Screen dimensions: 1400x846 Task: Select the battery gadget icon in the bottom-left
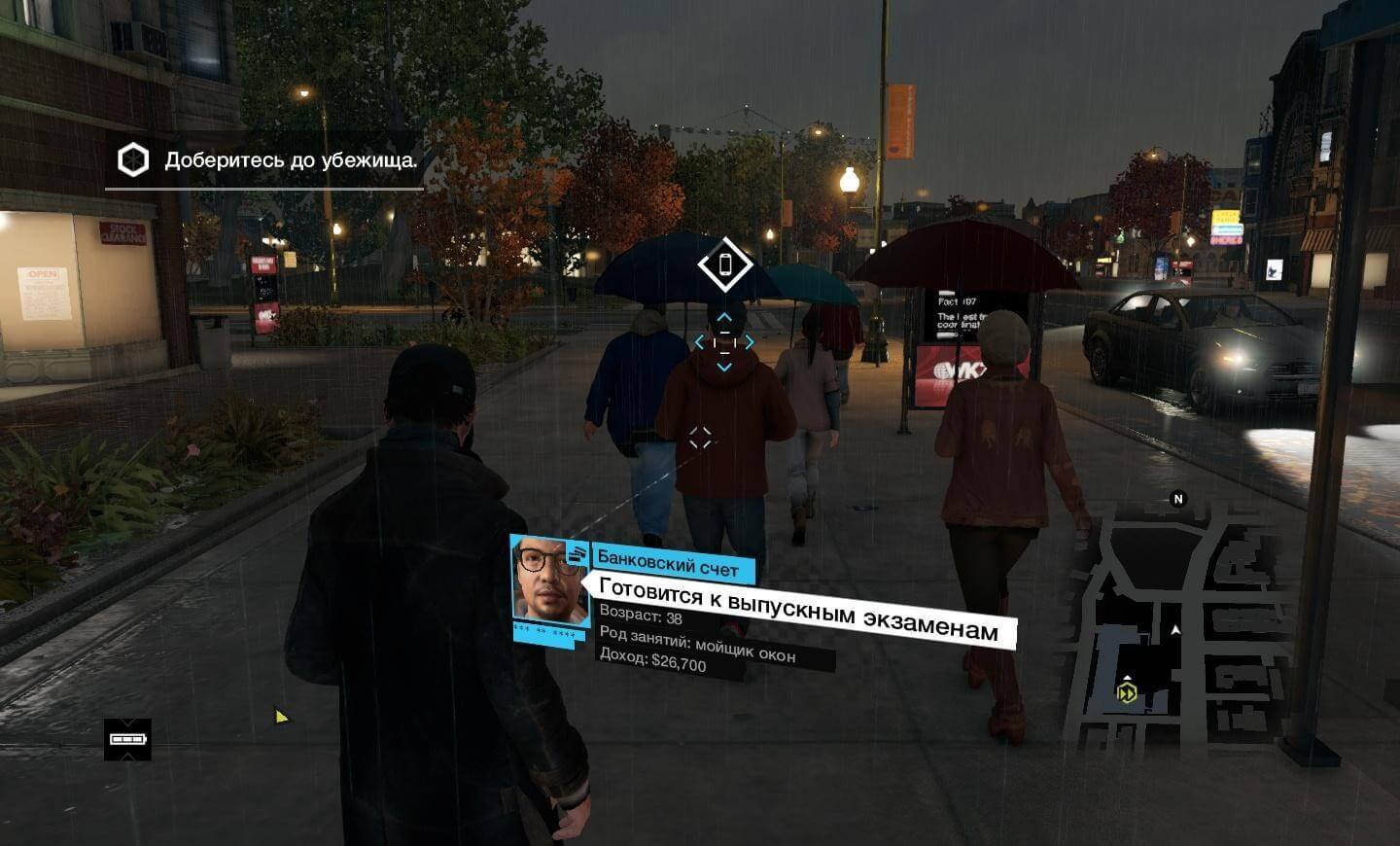125,740
